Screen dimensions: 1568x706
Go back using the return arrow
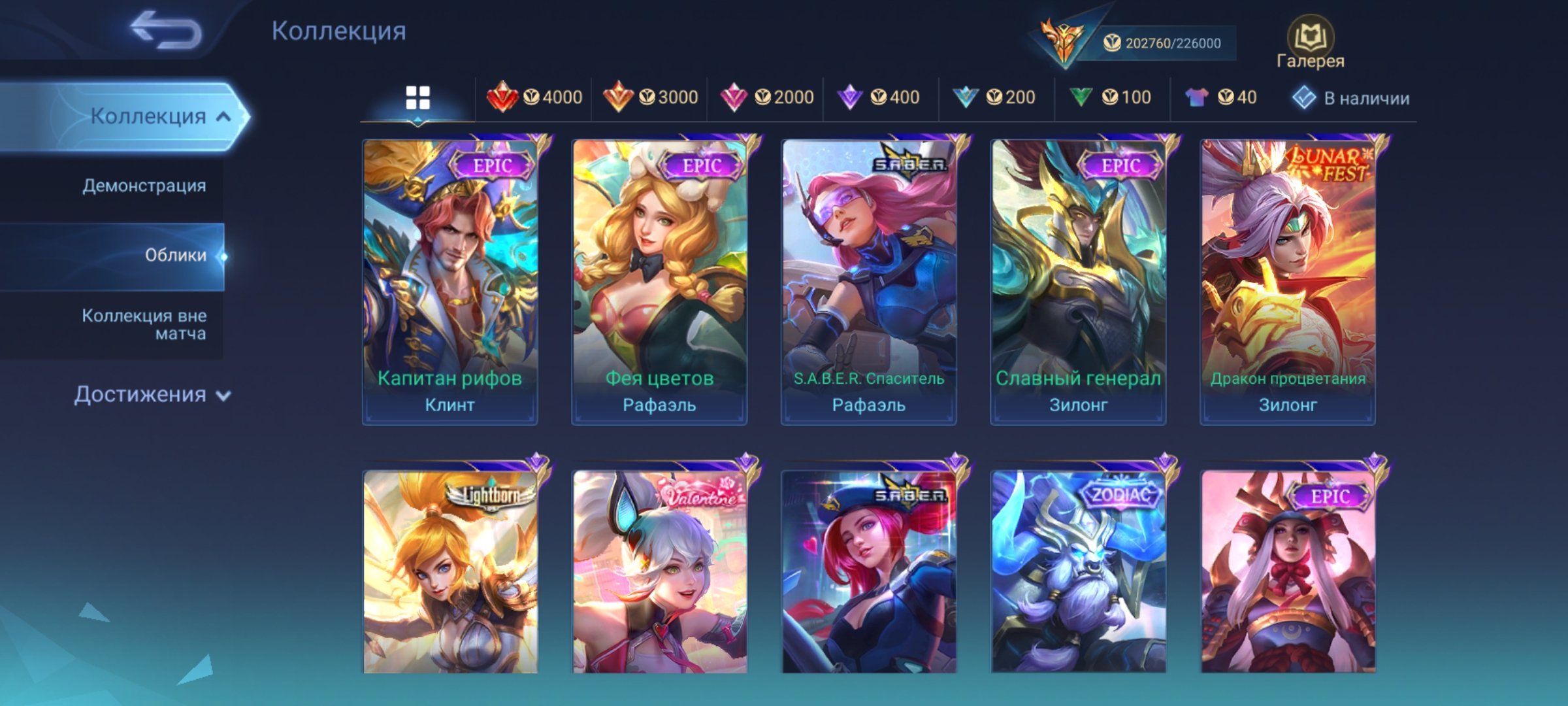(x=166, y=30)
